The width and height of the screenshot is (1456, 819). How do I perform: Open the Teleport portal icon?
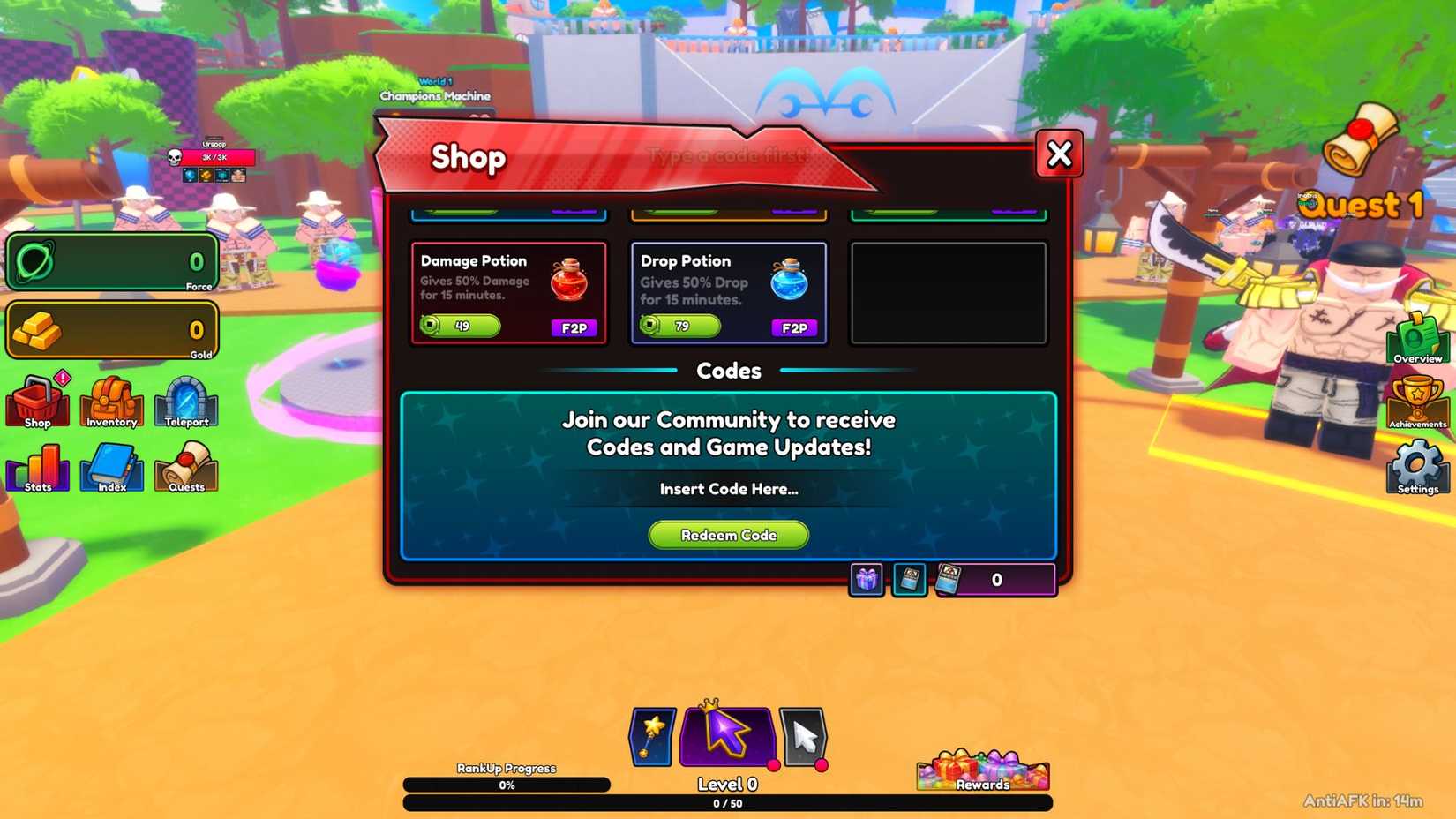click(x=185, y=402)
